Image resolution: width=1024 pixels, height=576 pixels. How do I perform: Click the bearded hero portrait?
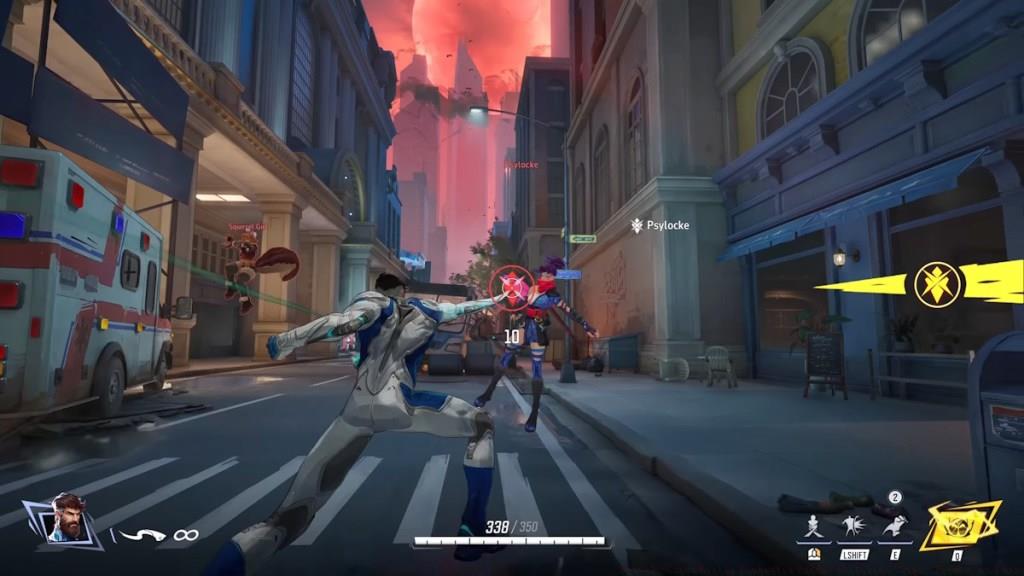point(65,520)
